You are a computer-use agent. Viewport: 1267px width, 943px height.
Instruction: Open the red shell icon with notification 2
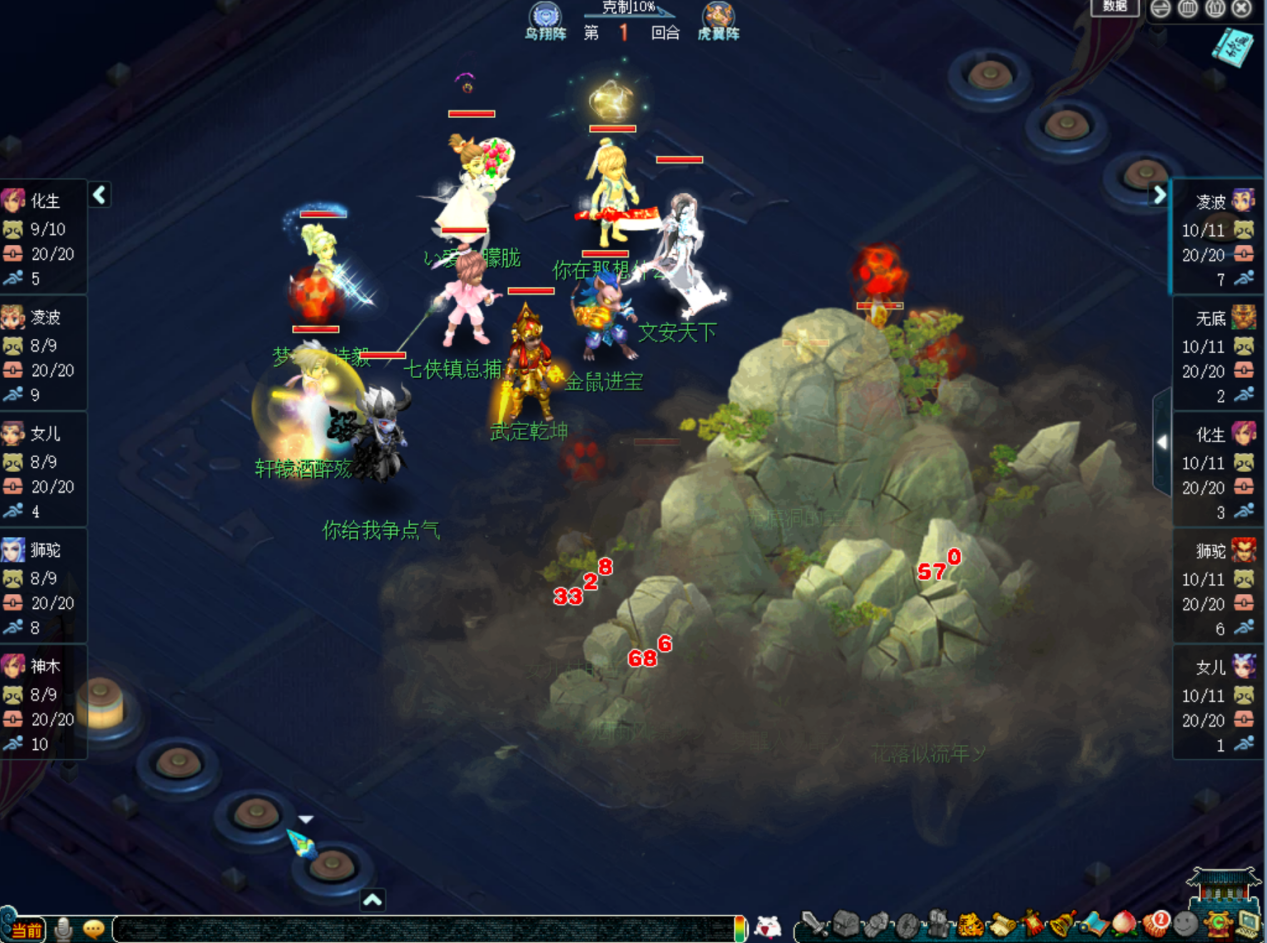pyautogui.click(x=1156, y=924)
